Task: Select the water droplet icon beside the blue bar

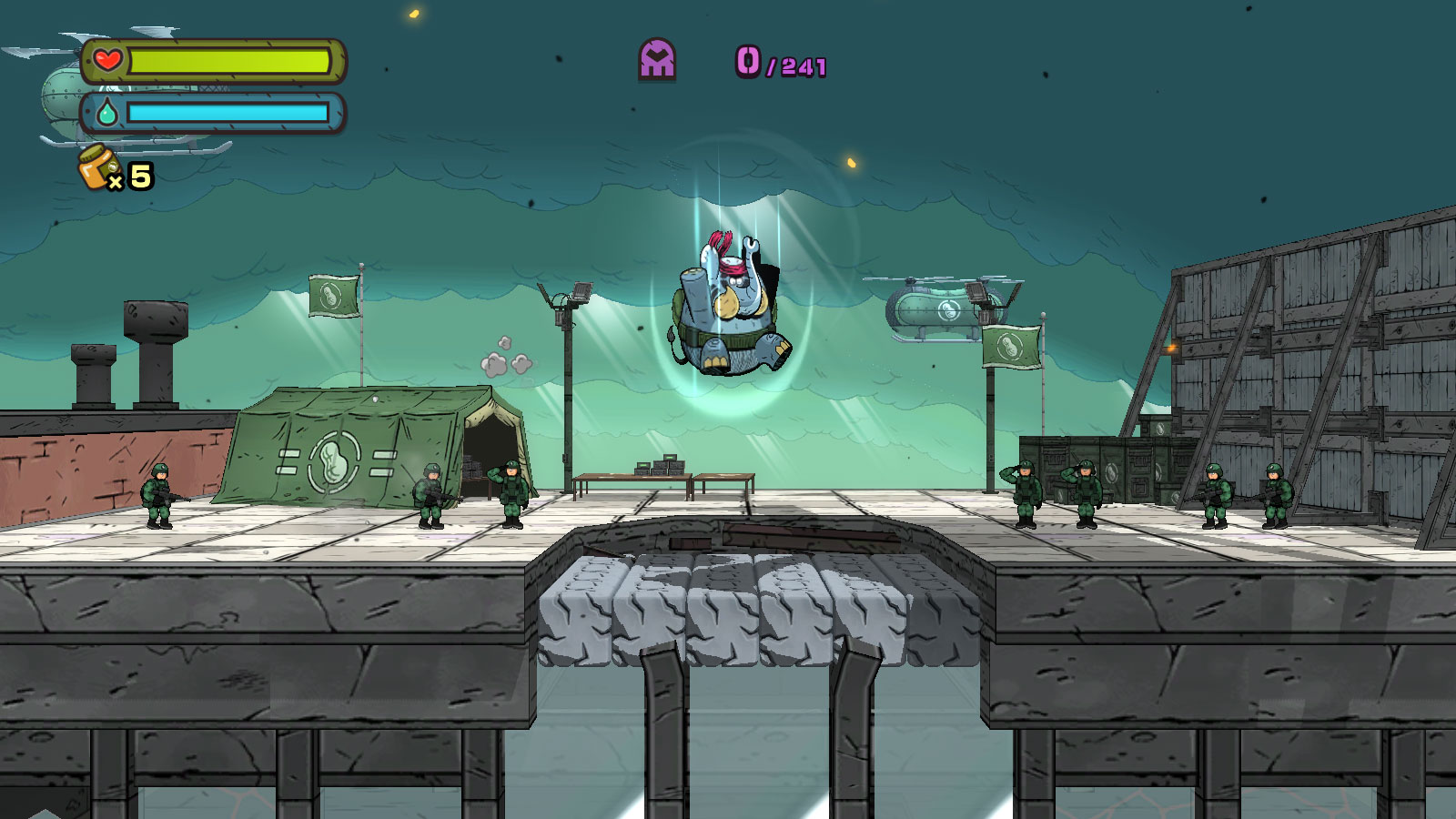Action: pyautogui.click(x=106, y=115)
